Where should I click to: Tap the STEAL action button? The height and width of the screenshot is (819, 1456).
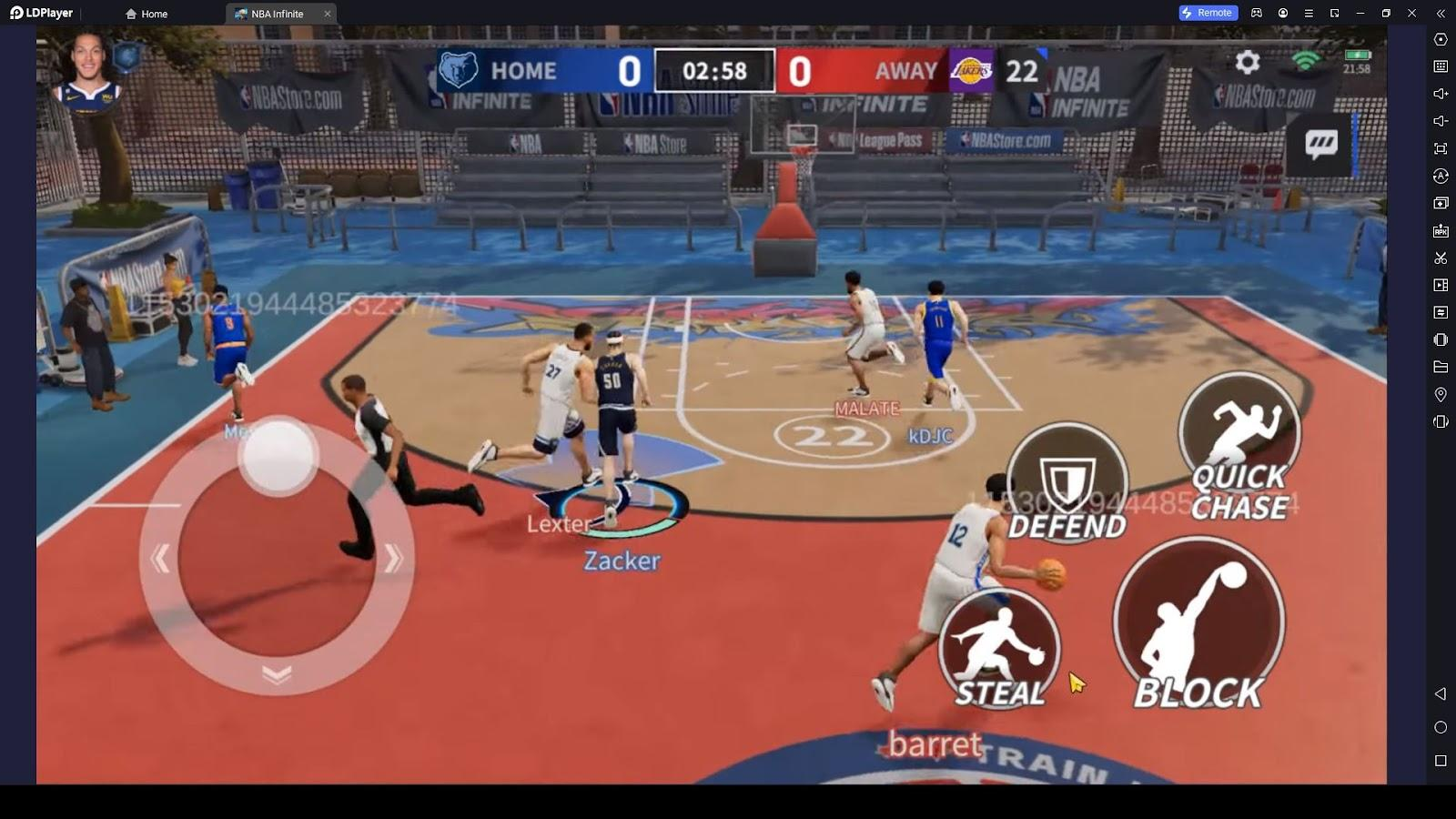999,650
